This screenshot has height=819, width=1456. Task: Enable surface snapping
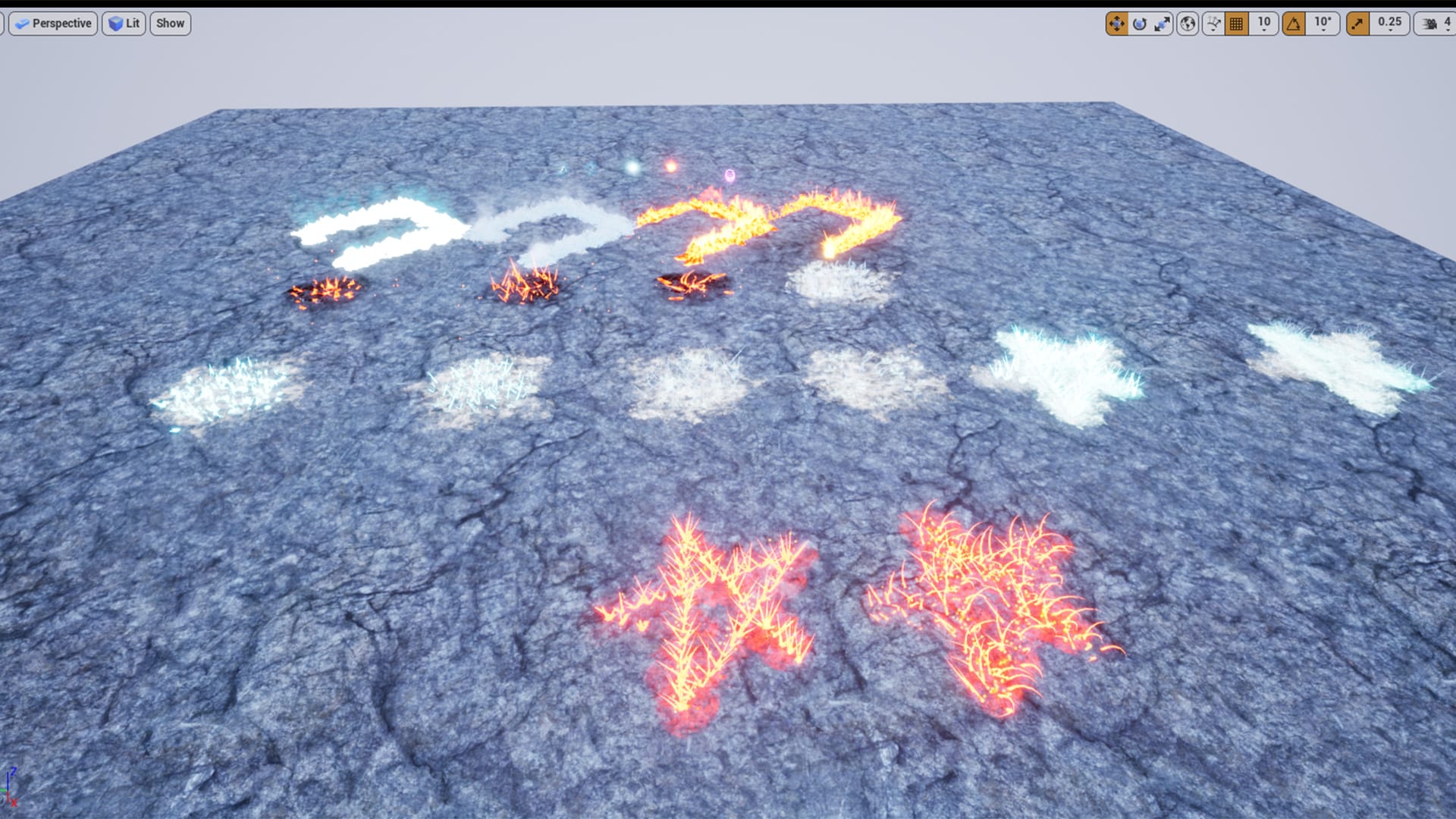click(1215, 24)
